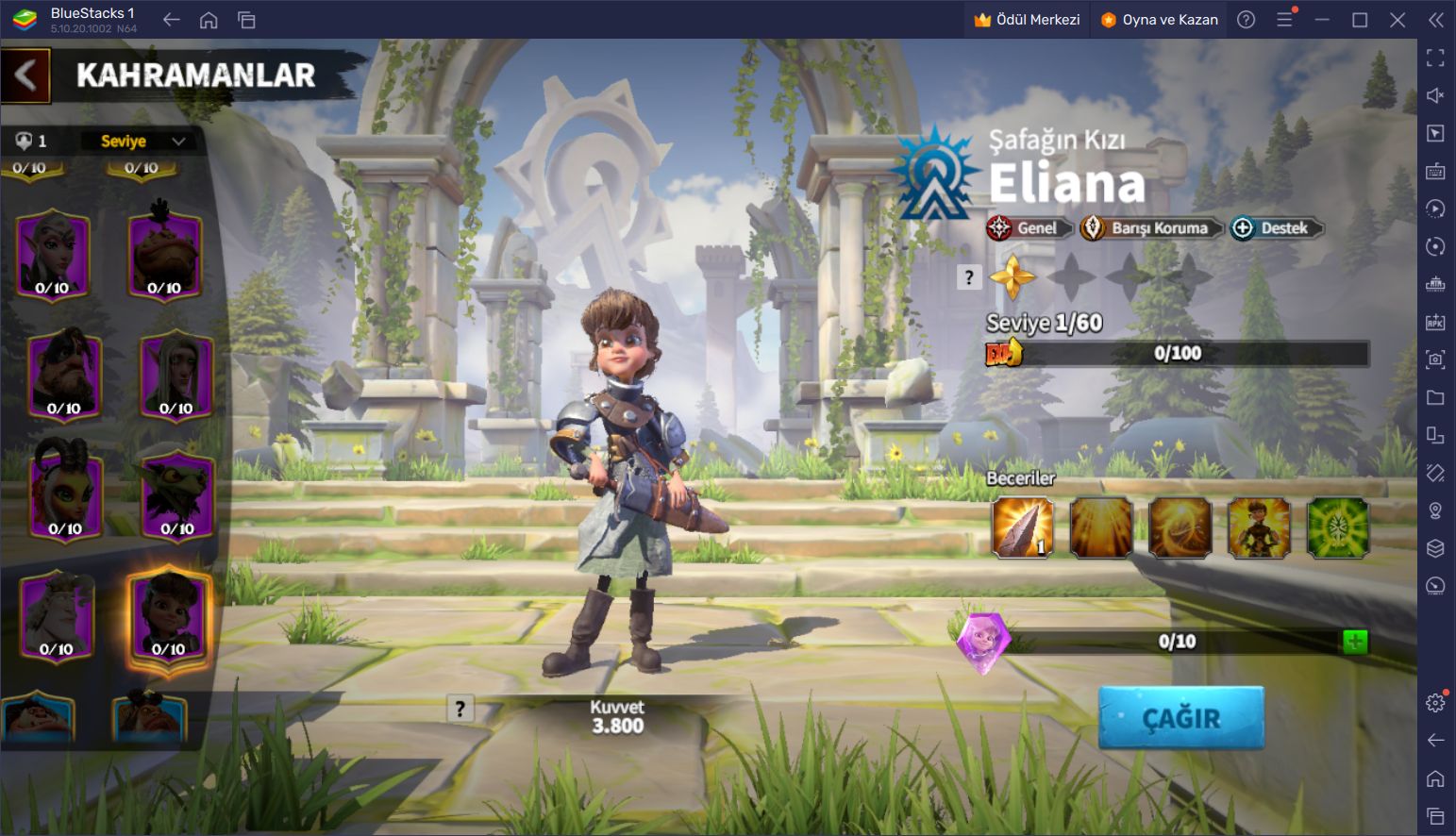The height and width of the screenshot is (836, 1456).
Task: Open the Seviye sort dropdown
Action: pyautogui.click(x=142, y=142)
